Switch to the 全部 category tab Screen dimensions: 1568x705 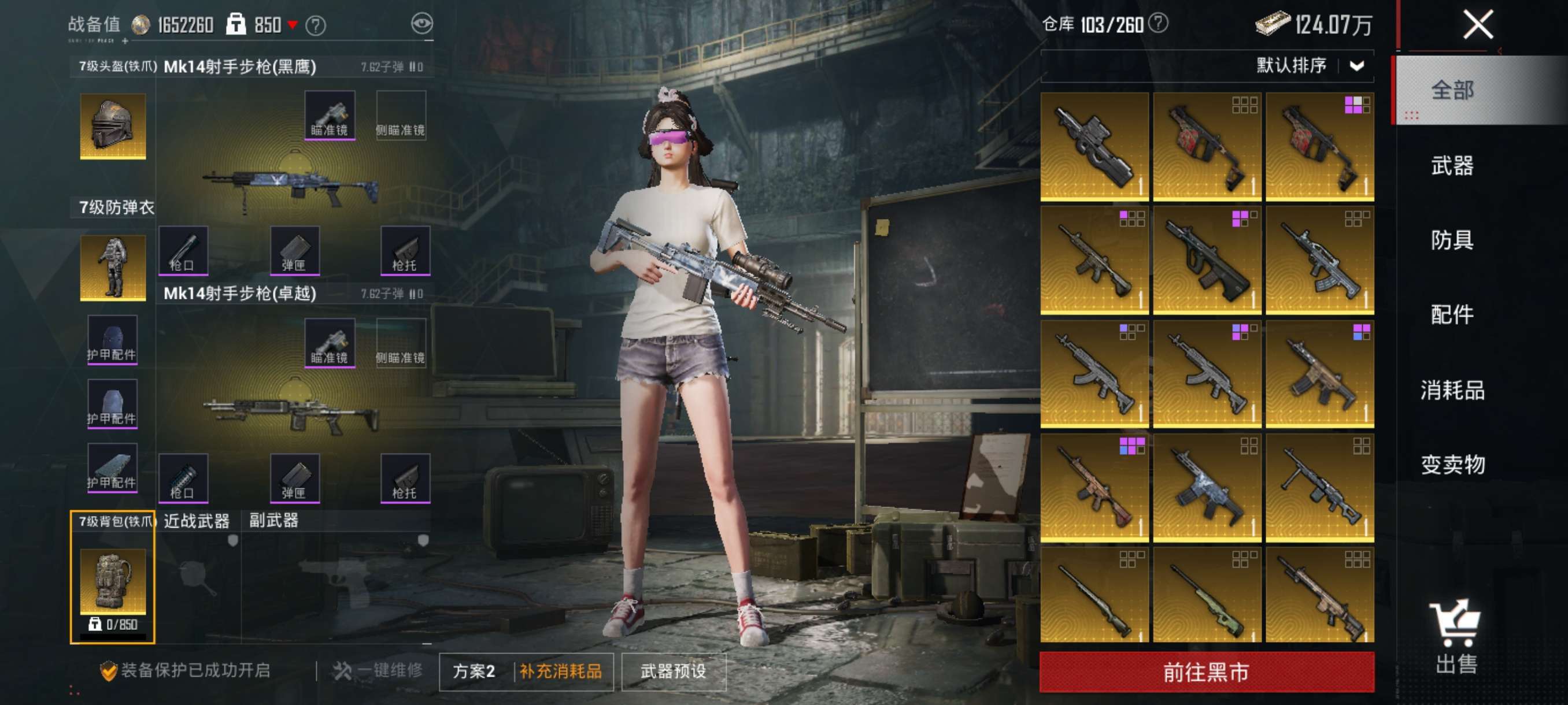[1452, 91]
